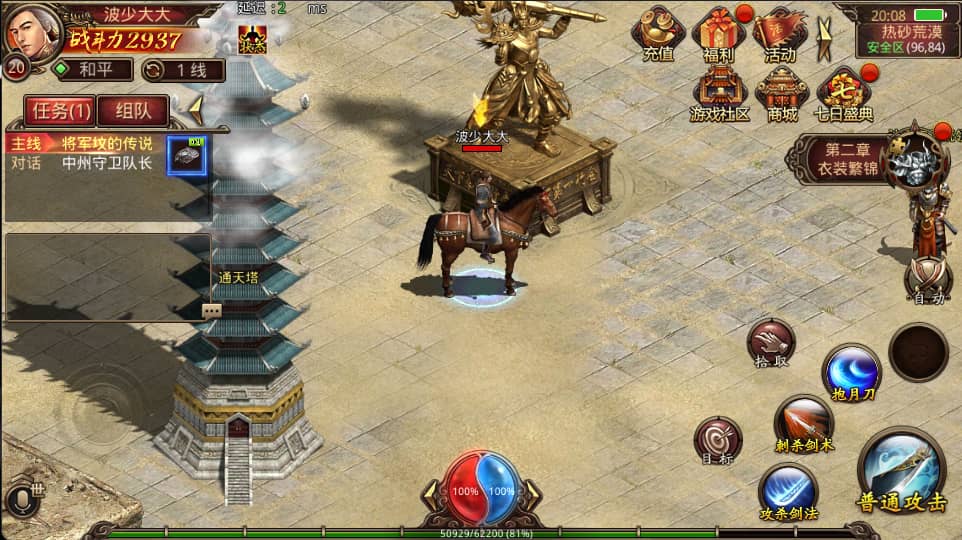This screenshot has width=962, height=540.
Task: Switch to the 组队 team tab
Action: pos(132,110)
